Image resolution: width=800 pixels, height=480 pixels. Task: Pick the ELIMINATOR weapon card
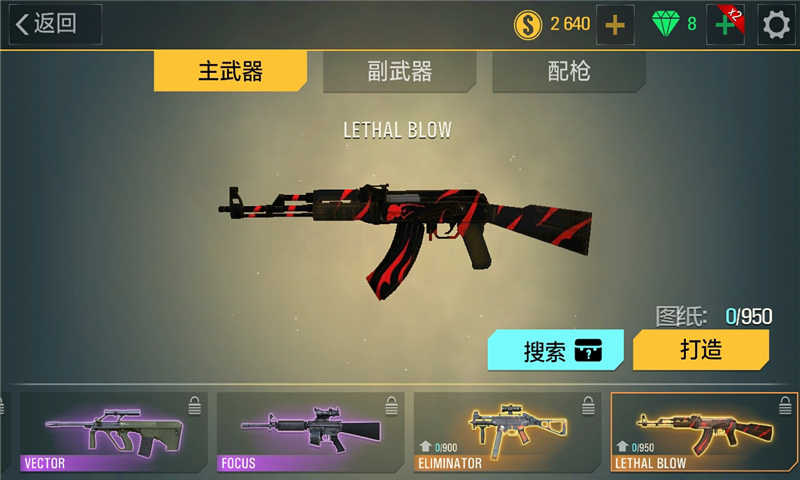pos(507,432)
